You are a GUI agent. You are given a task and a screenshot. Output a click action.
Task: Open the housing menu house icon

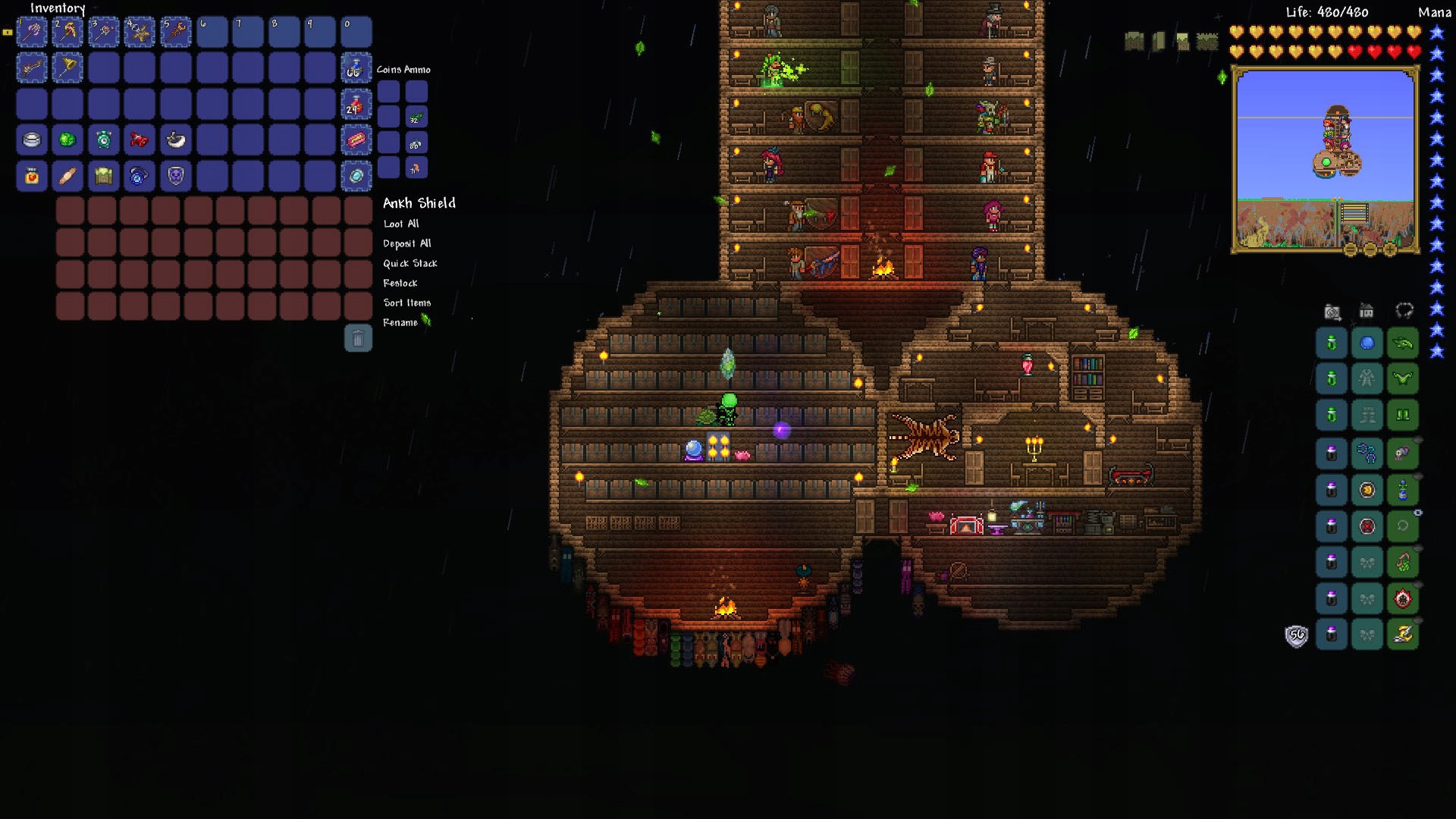pyautogui.click(x=1367, y=311)
